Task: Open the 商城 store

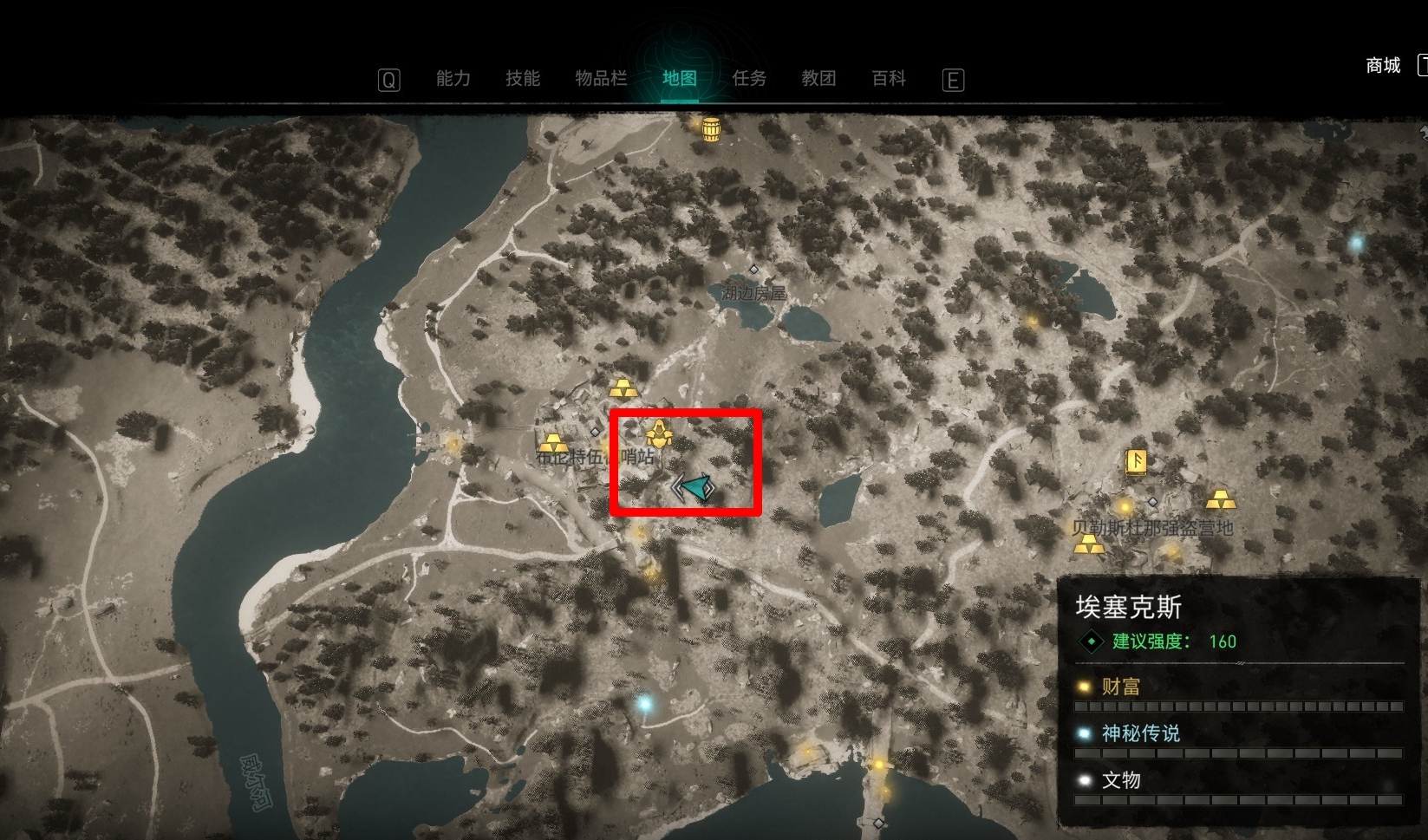Action: (x=1383, y=66)
